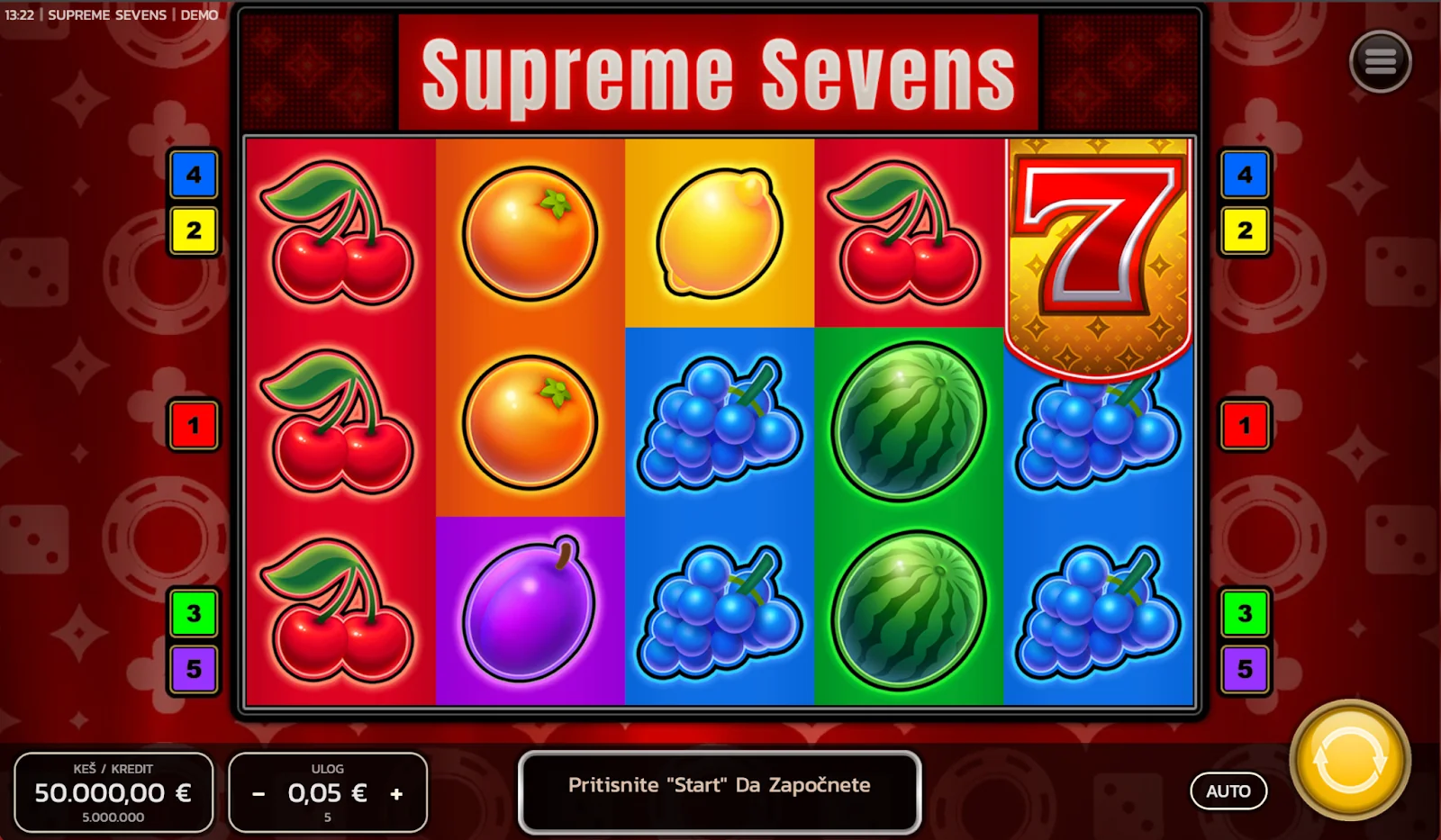Click the Supreme Sevens title banner
This screenshot has height=840, width=1441.
point(718,74)
